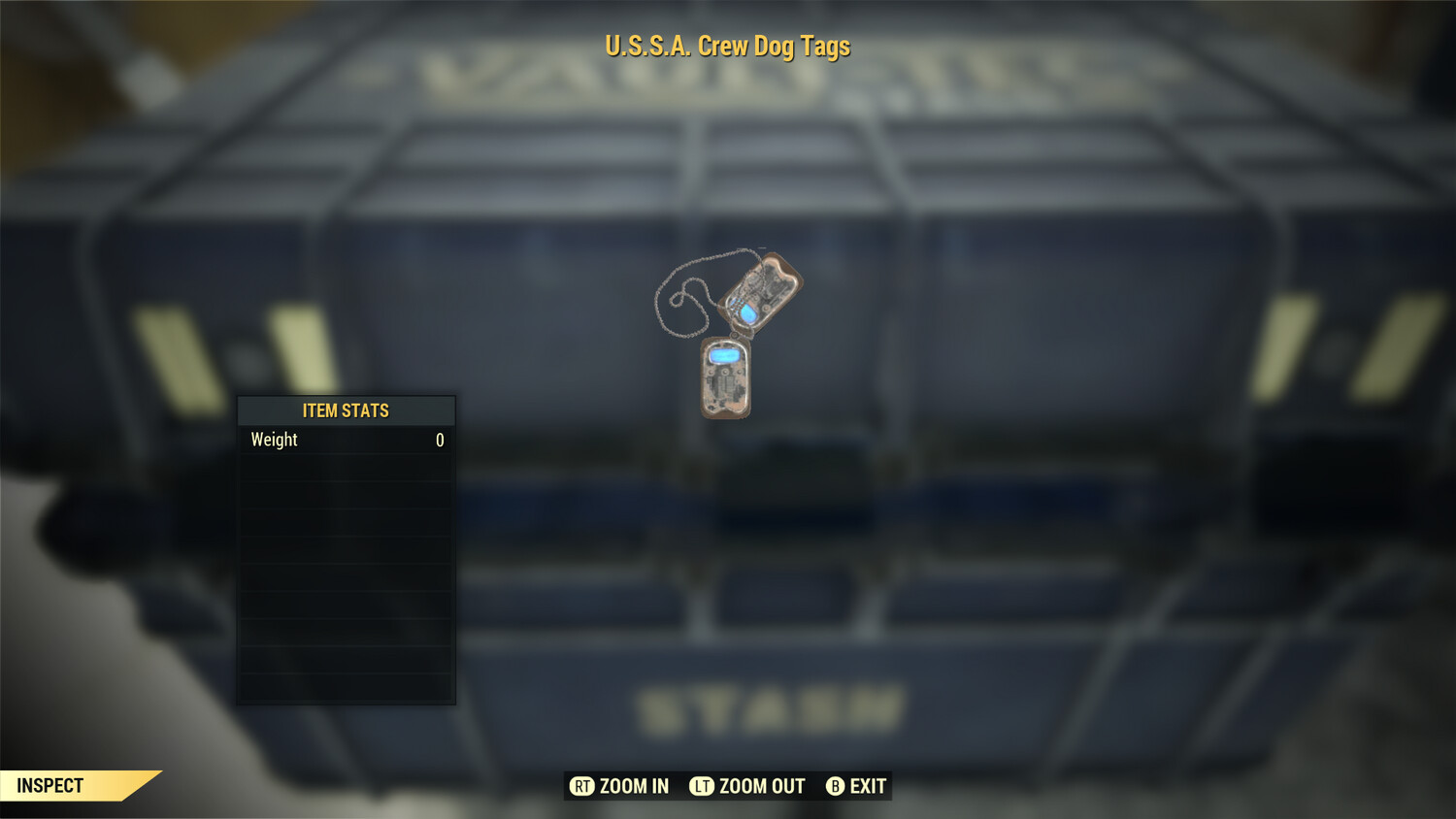Image resolution: width=1456 pixels, height=819 pixels.
Task: Click the lower dog tag pendant
Action: 723,378
